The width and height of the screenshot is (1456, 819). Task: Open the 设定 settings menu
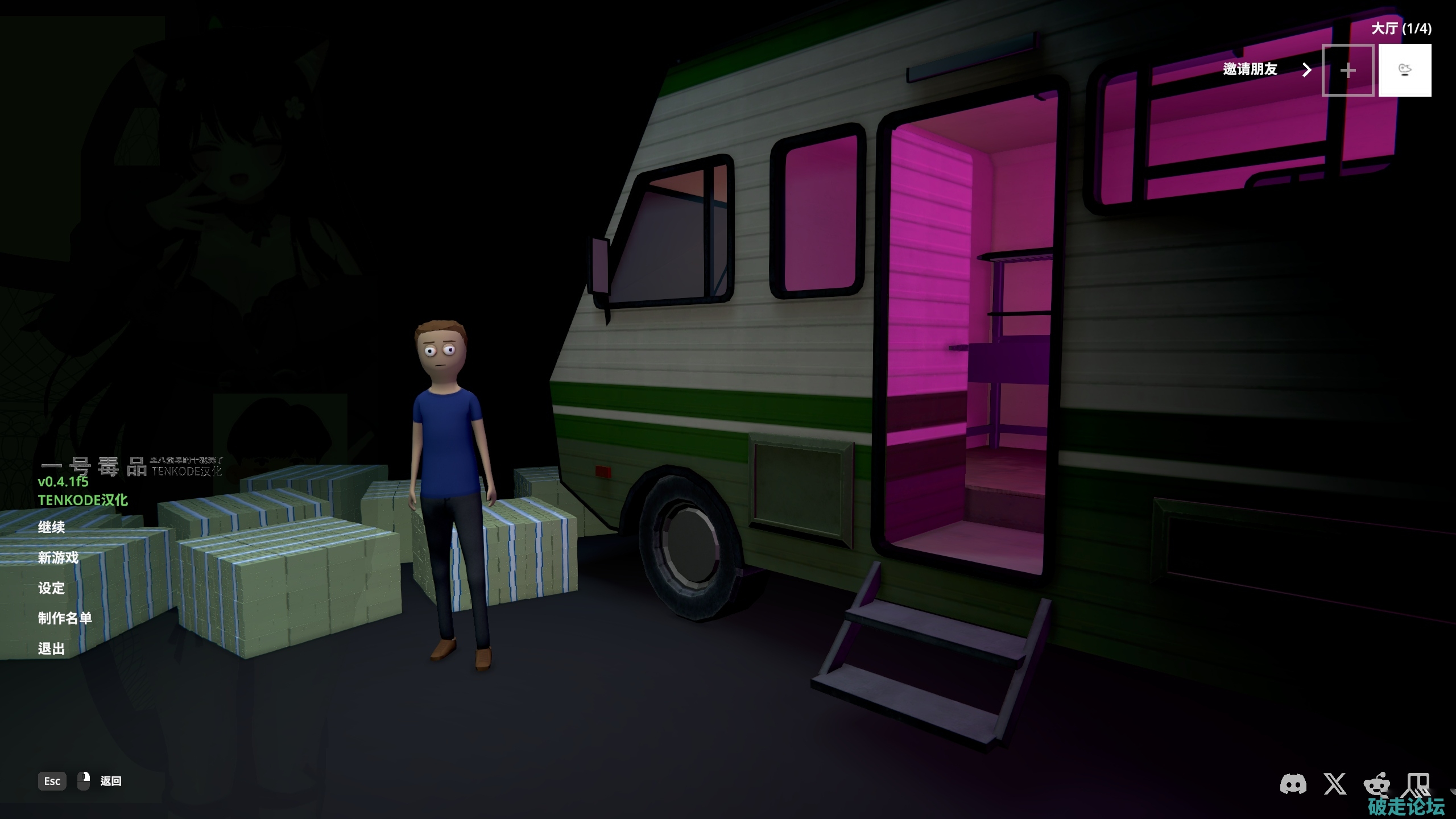52,588
